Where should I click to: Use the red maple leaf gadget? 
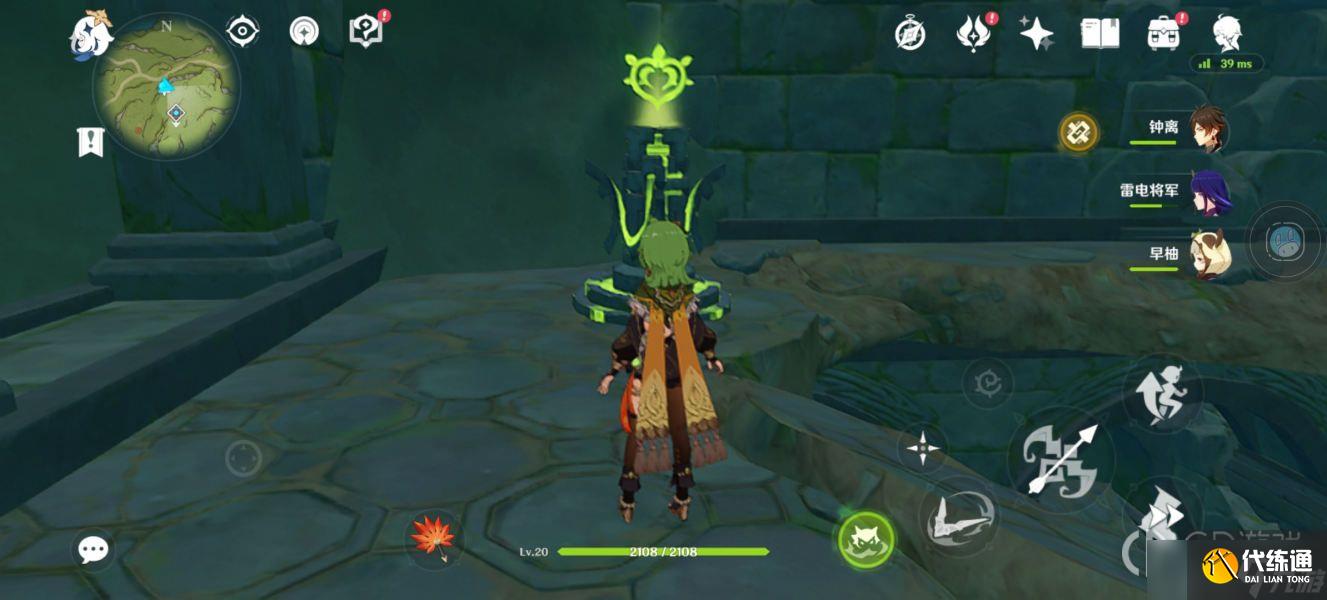(x=434, y=537)
